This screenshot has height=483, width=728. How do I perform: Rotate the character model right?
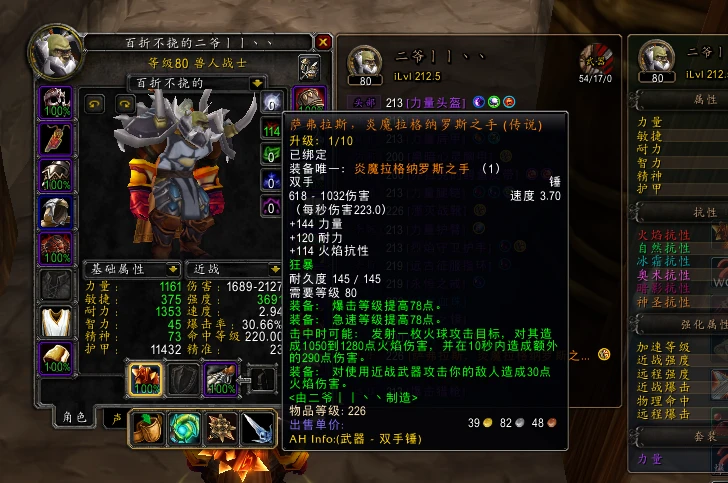(125, 103)
